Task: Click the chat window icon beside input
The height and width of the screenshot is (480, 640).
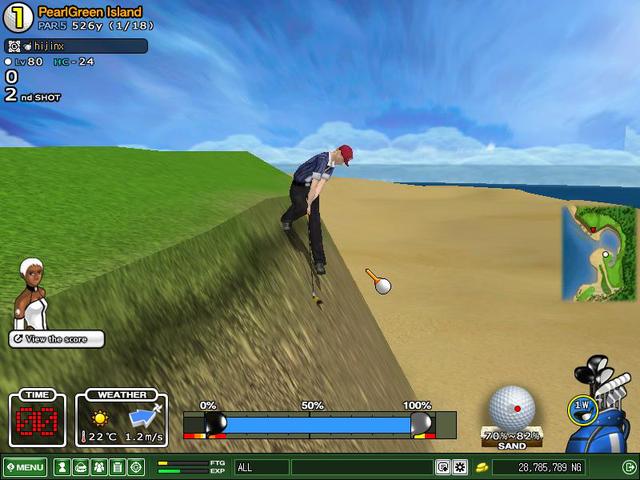Action: click(x=443, y=467)
